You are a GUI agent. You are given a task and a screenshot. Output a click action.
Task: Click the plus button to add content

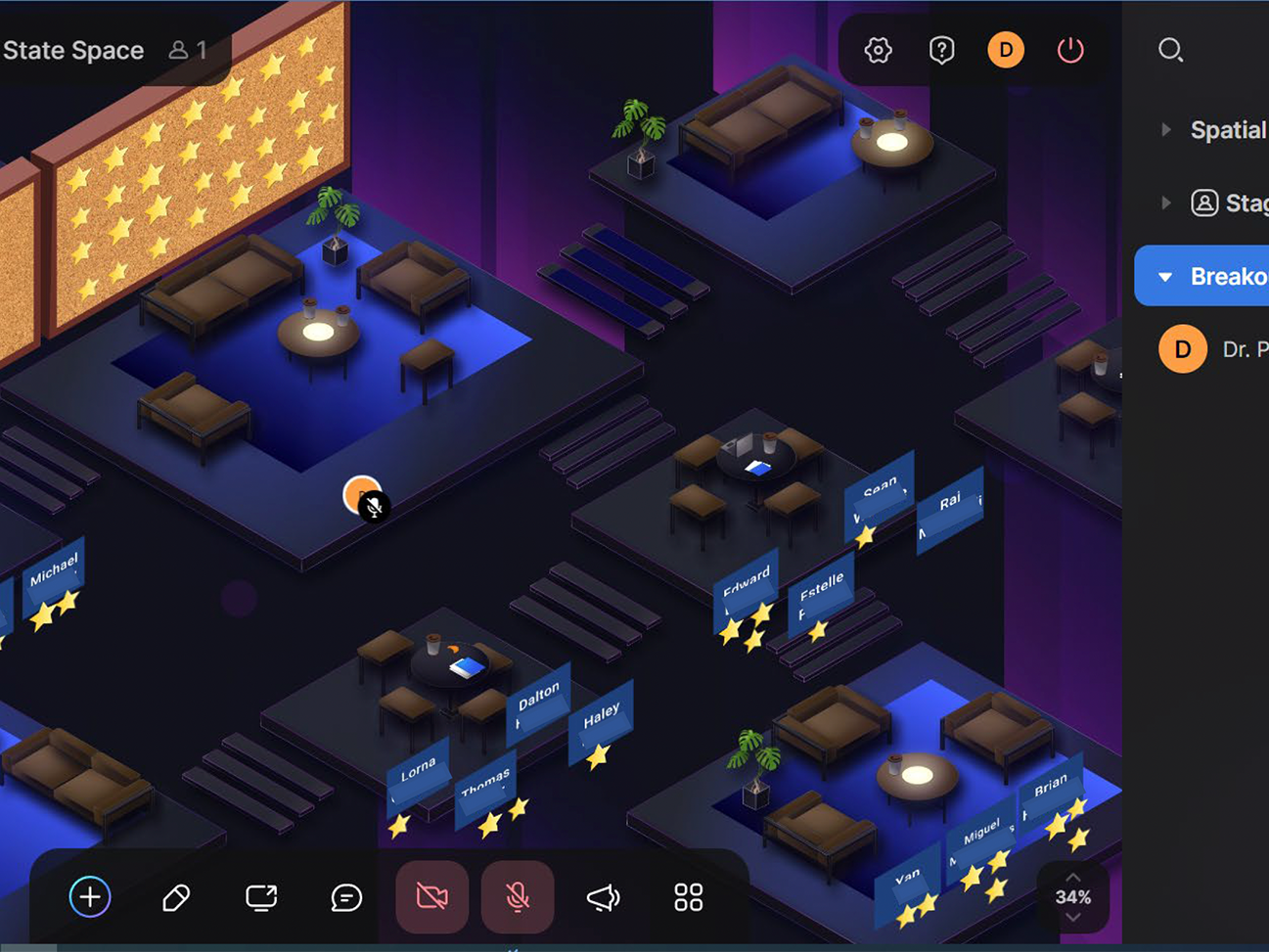click(89, 897)
